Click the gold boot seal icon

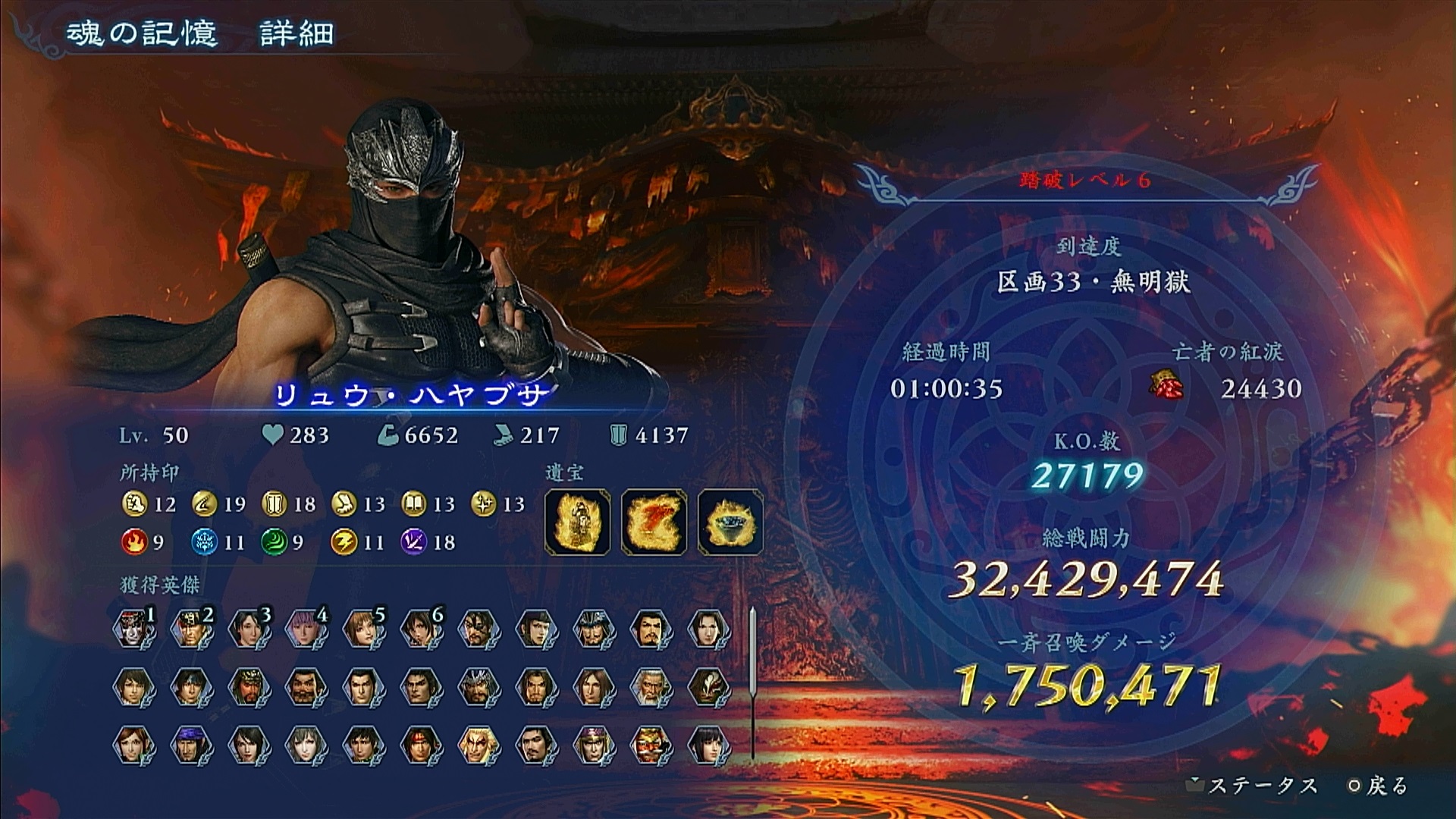pos(344,504)
